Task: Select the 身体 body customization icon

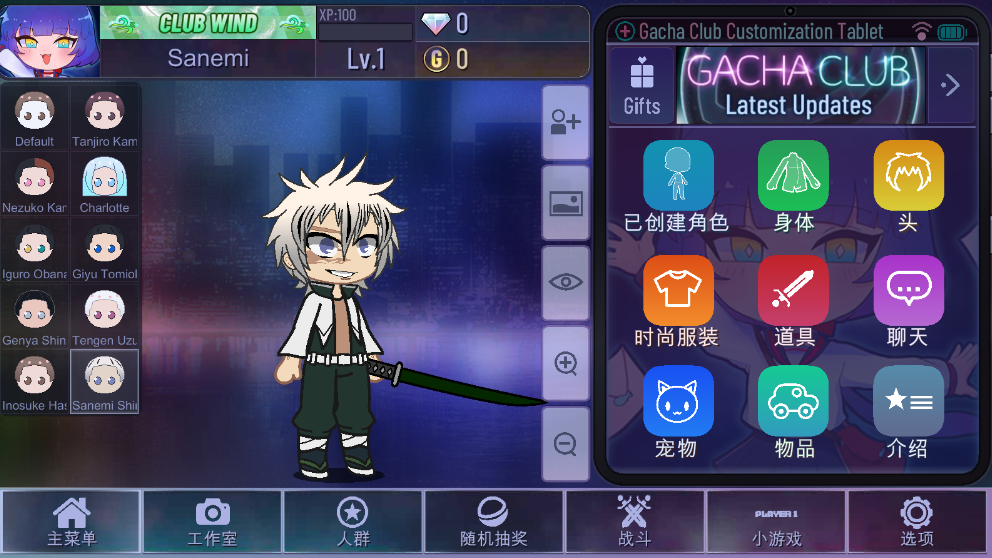Action: (793, 176)
